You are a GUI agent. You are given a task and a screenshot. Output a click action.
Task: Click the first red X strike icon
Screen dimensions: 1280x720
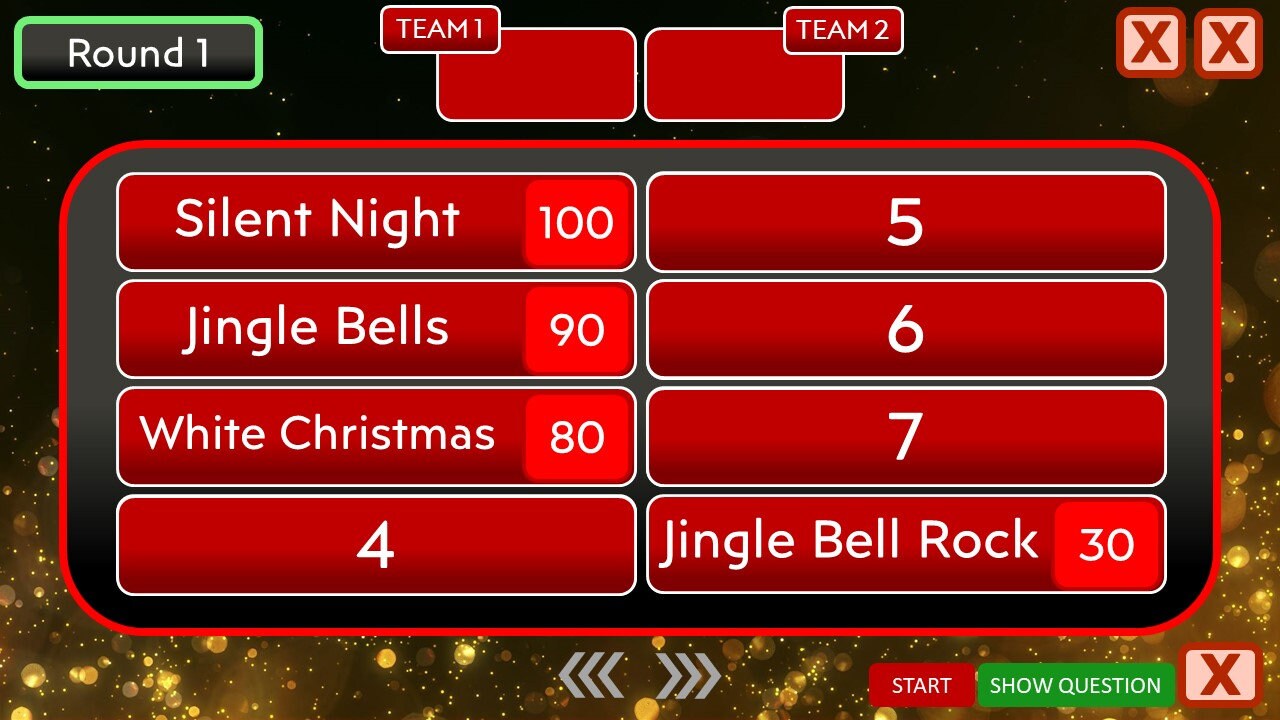(x=1150, y=44)
